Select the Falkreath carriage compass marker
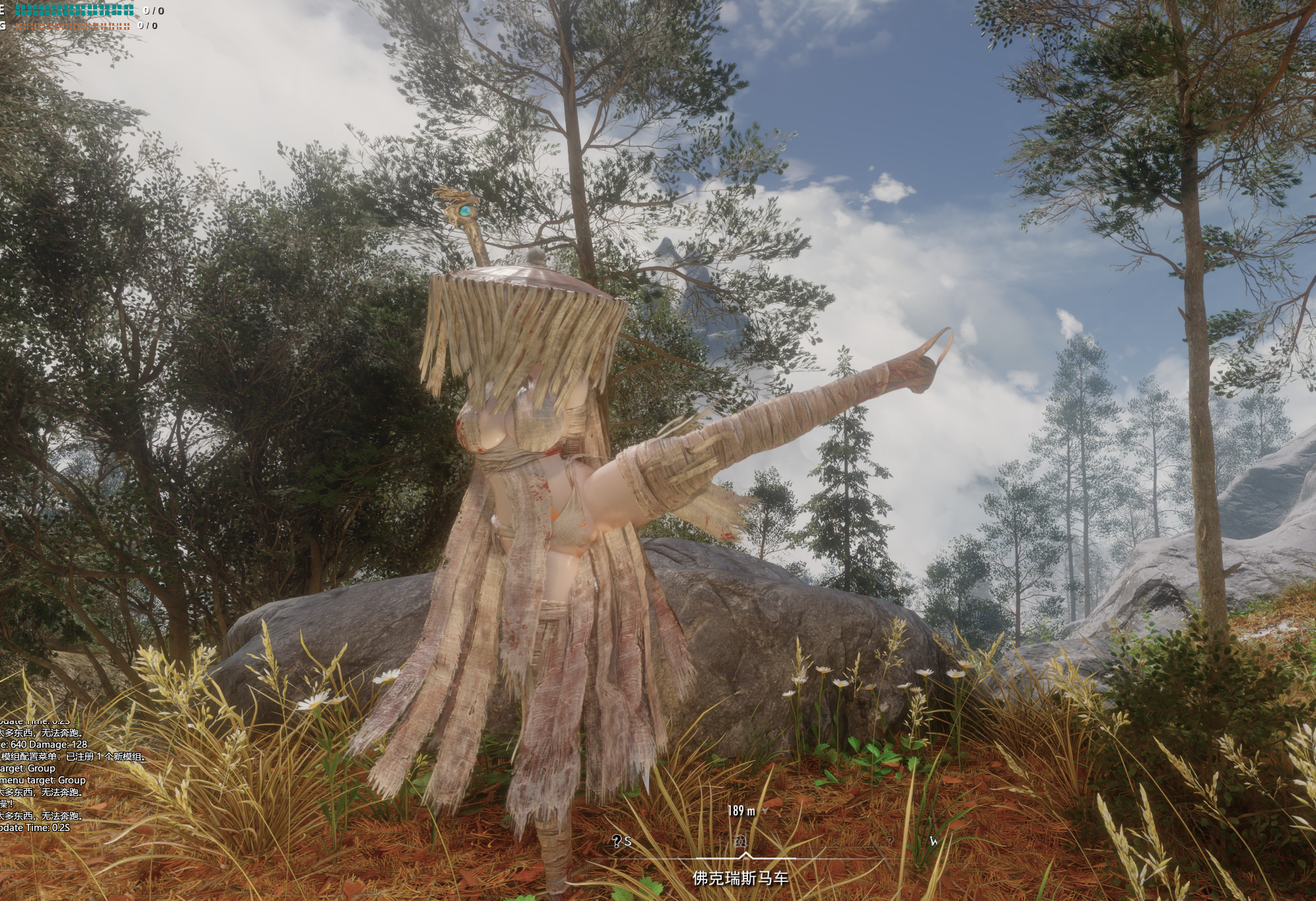Viewport: 1316px width, 901px height. coord(740,841)
